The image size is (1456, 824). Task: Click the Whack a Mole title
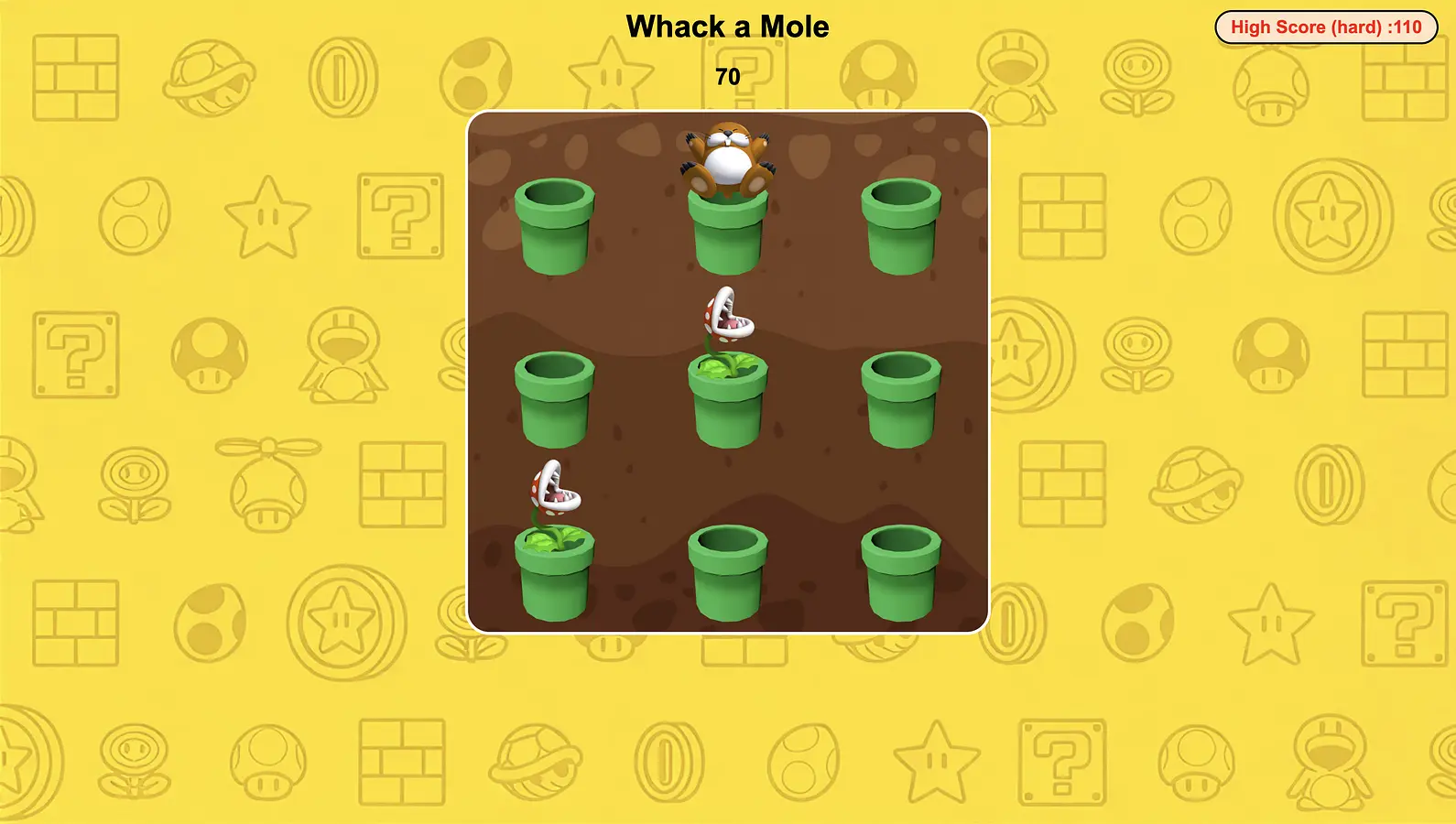tap(726, 27)
